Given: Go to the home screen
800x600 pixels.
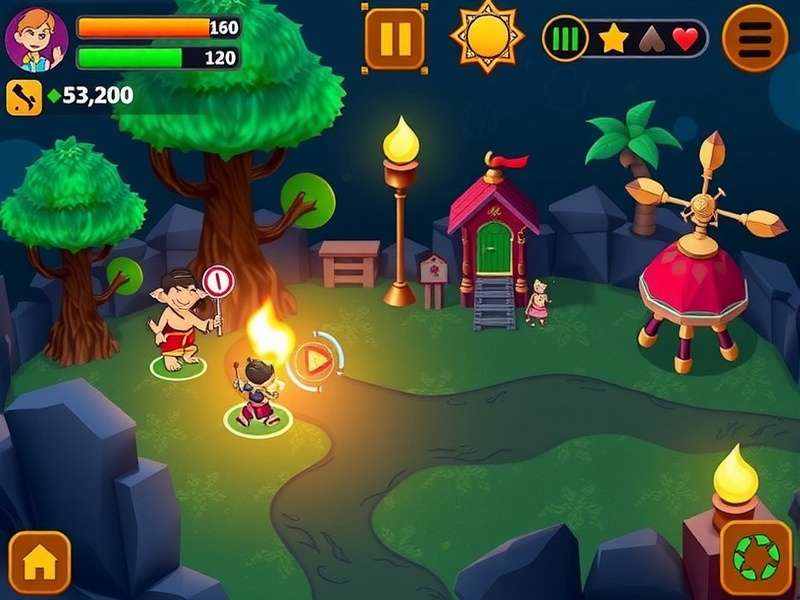Looking at the screenshot, I should pos(40,563).
